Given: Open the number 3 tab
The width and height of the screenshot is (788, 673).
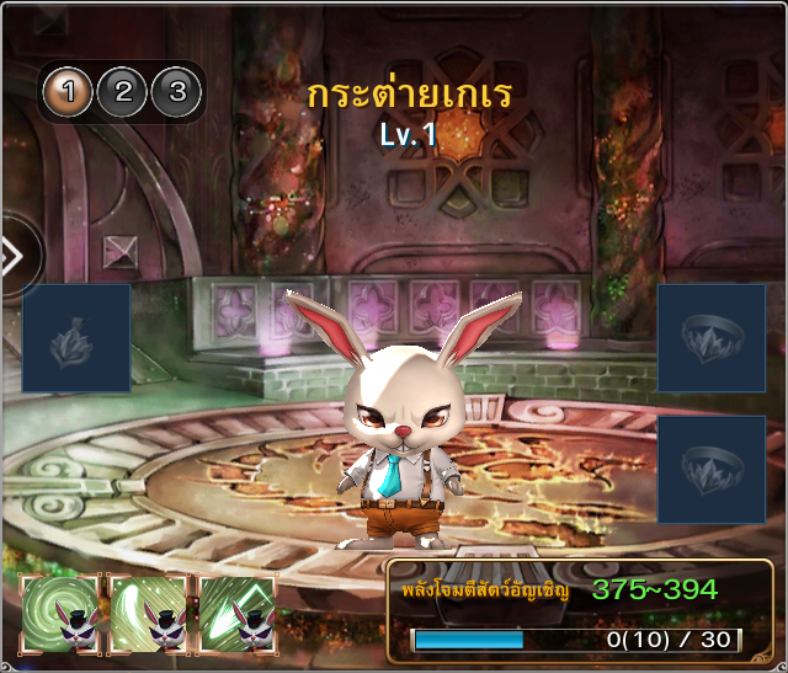Looking at the screenshot, I should pos(177,93).
